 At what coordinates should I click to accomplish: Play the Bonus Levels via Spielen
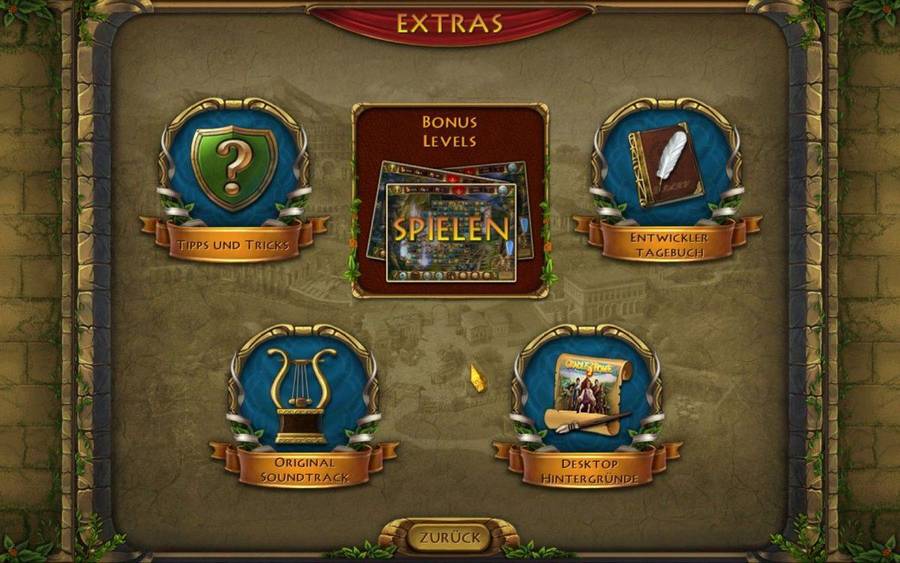450,229
